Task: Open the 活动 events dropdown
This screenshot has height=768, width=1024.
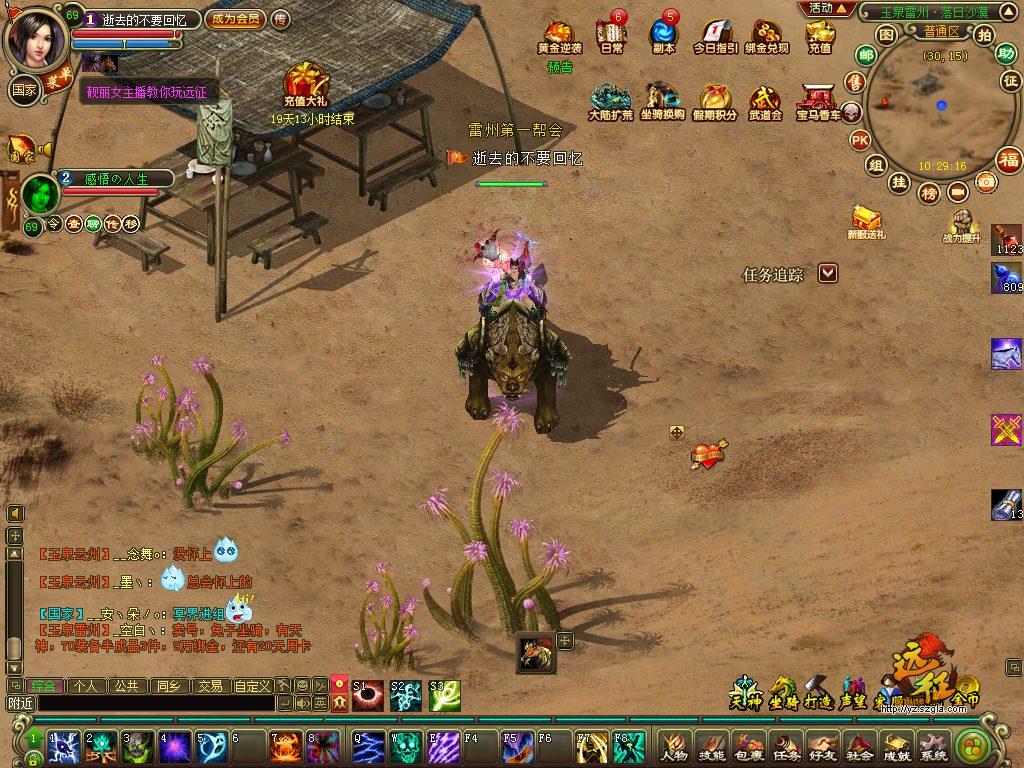Action: point(827,8)
